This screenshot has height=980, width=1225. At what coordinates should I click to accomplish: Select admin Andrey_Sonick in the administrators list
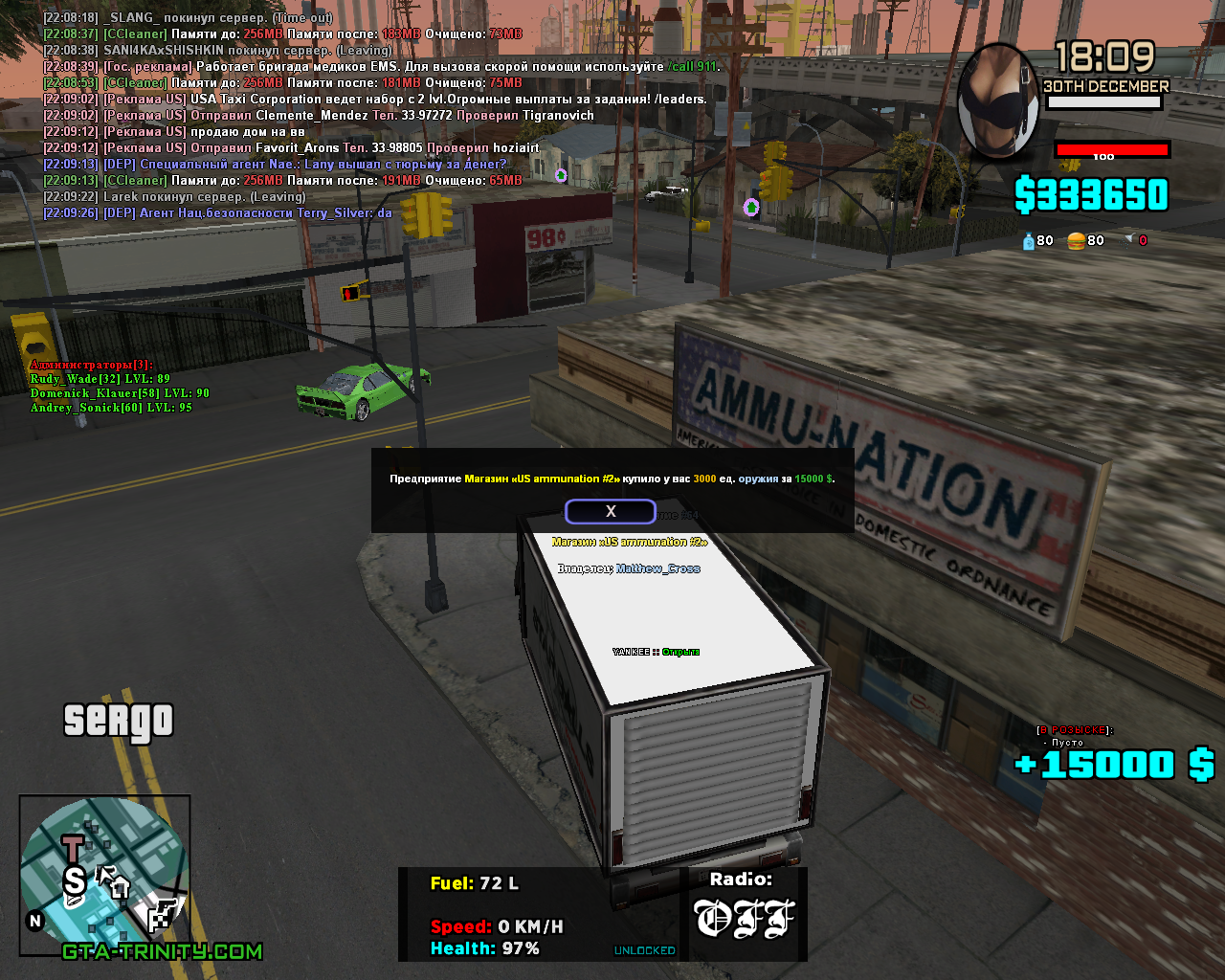tap(110, 408)
